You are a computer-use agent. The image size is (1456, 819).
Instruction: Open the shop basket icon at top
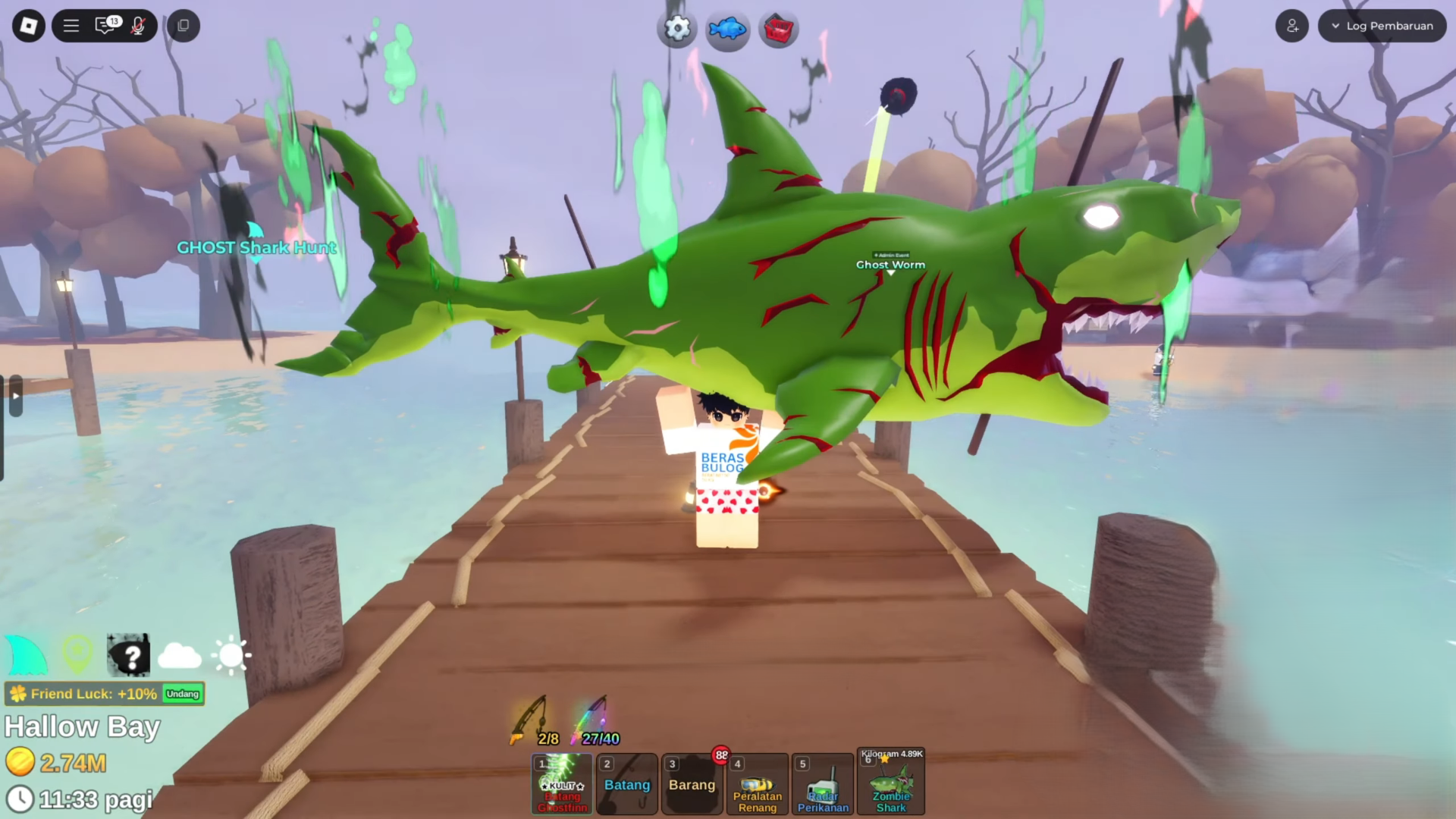click(x=778, y=29)
